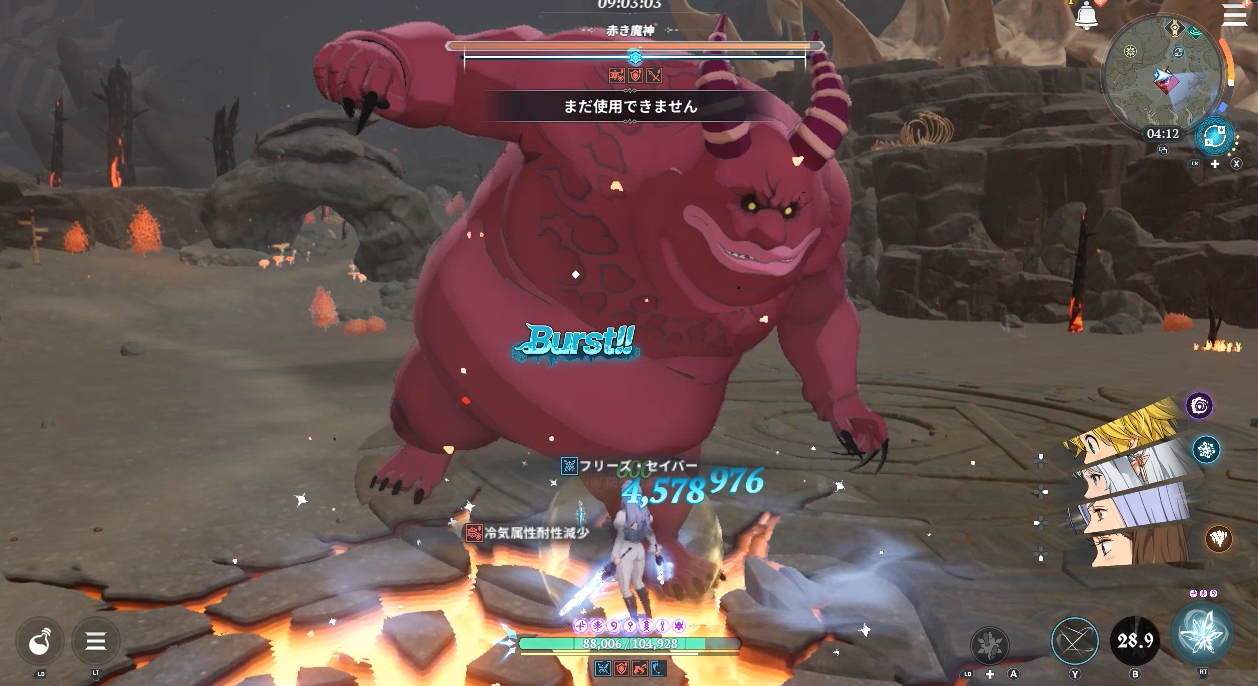This screenshot has height=686, width=1258.
Task: Select the skill on 28.9 second cooldown
Action: click(x=1135, y=641)
